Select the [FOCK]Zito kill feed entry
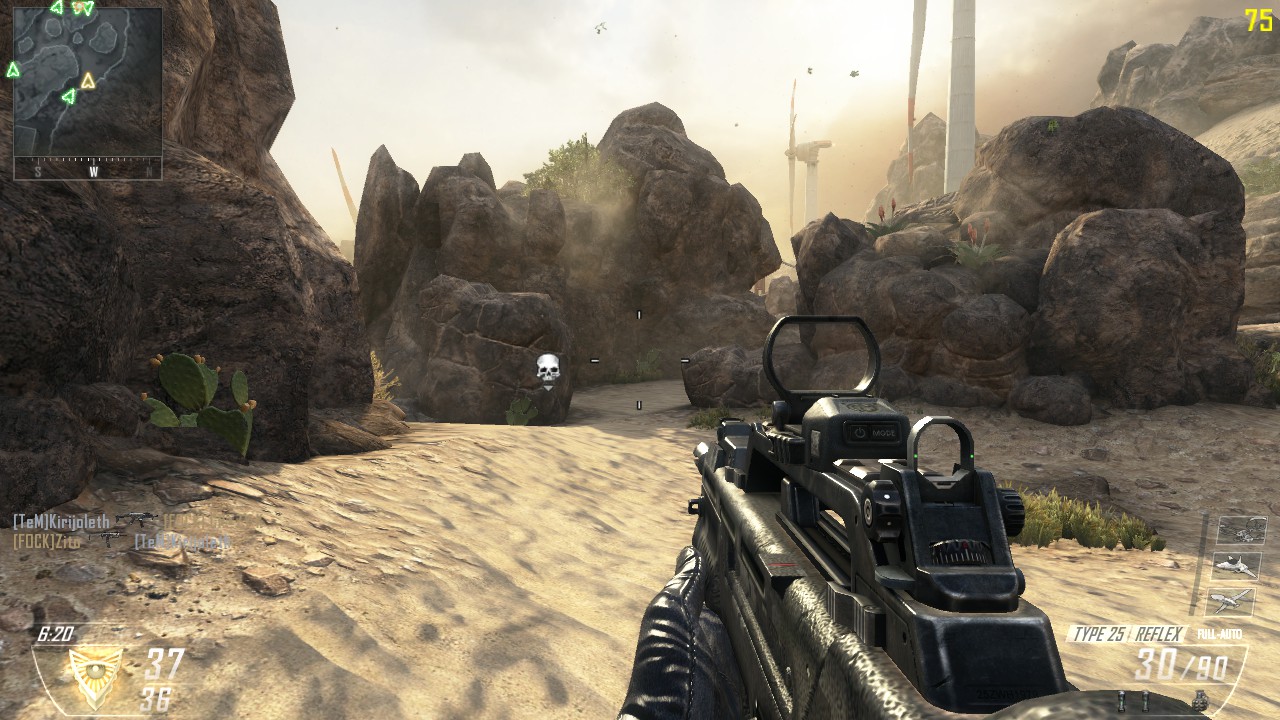The image size is (1280, 720). [x=47, y=540]
